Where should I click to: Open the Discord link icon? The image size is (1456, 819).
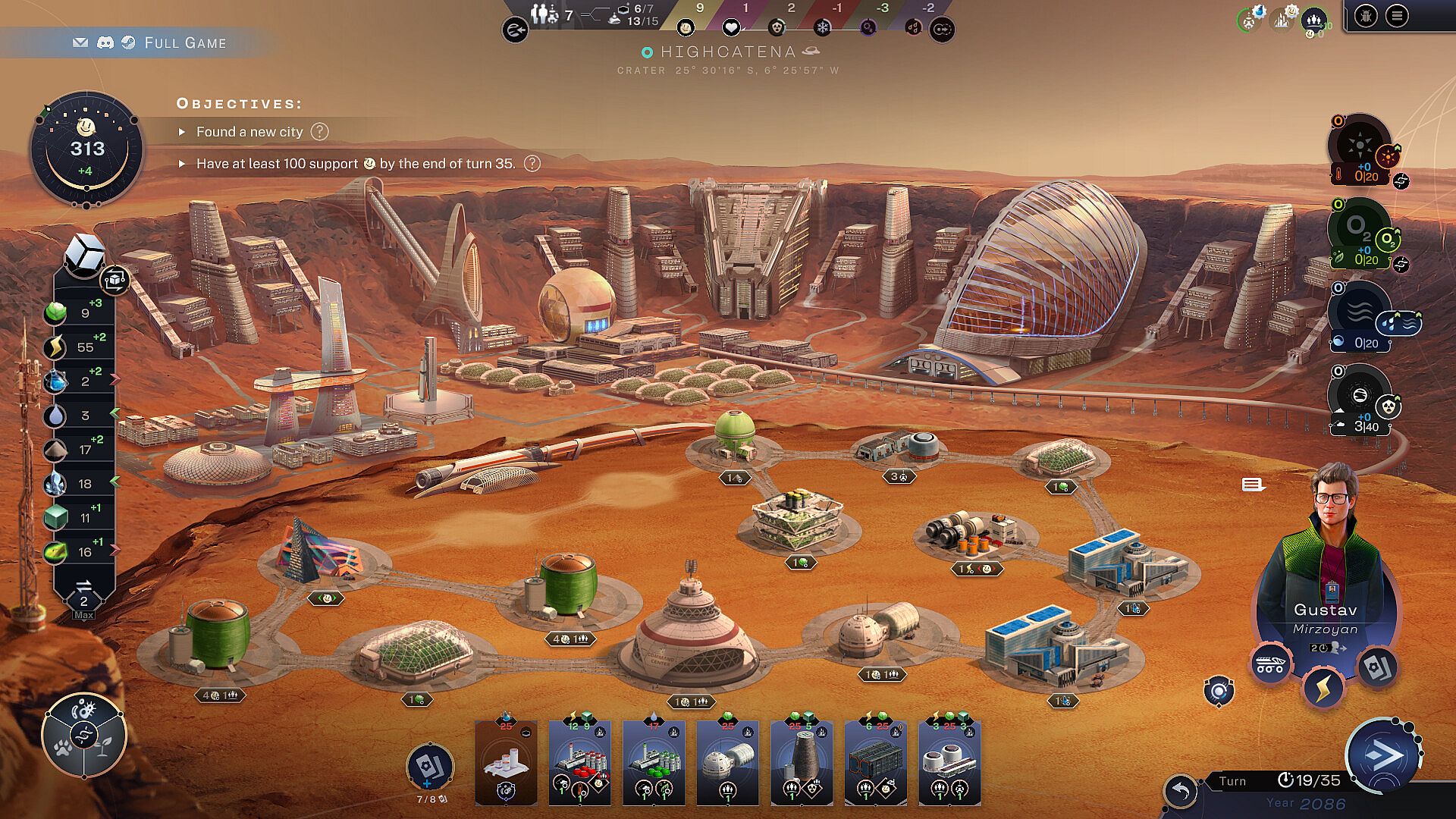(x=105, y=43)
